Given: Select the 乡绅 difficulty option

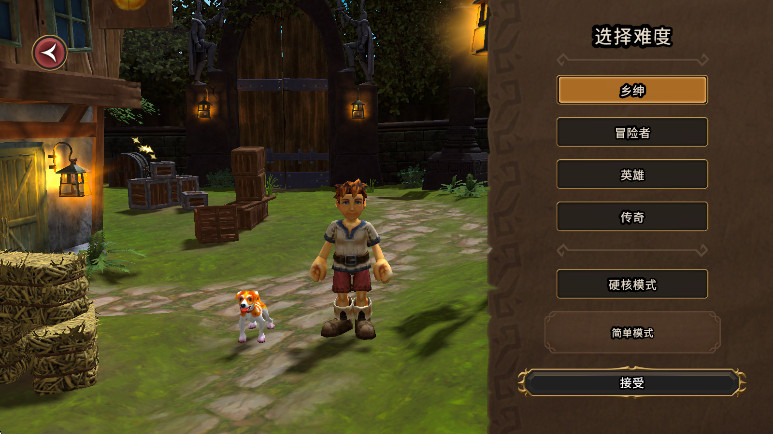Looking at the screenshot, I should (632, 90).
